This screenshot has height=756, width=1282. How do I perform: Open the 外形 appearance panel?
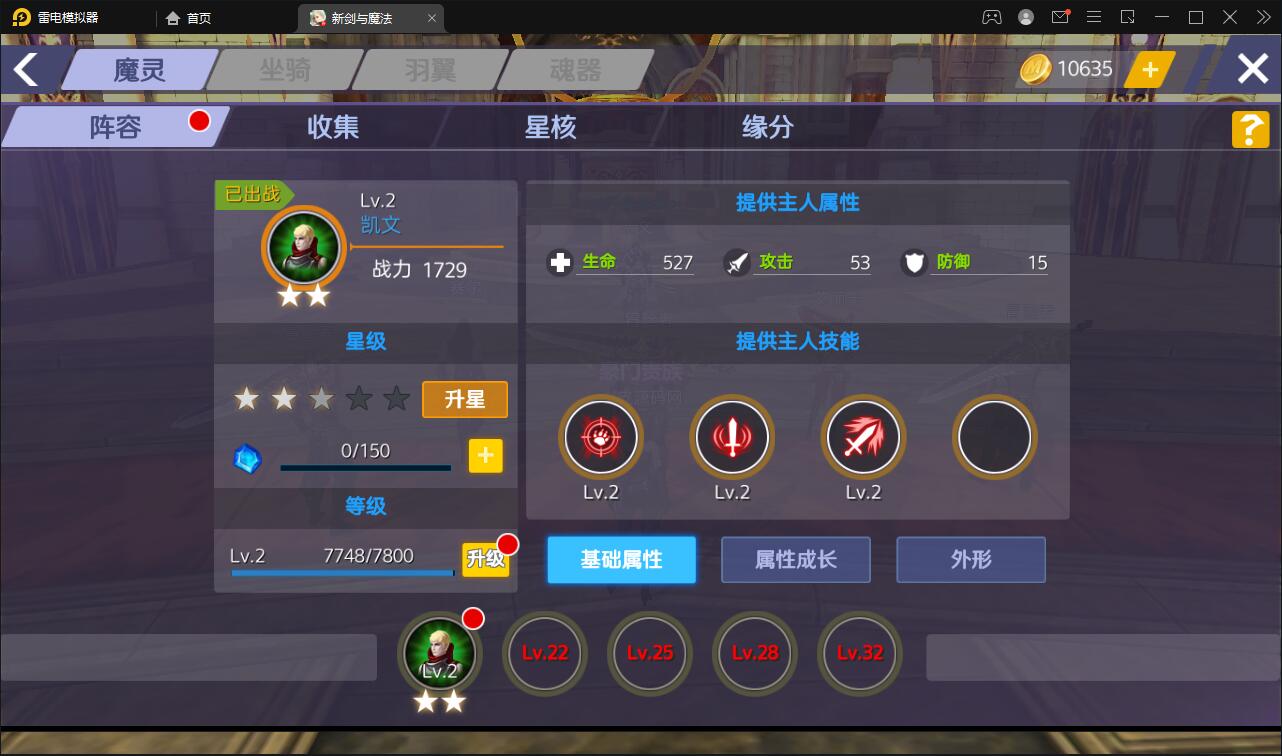(x=970, y=560)
